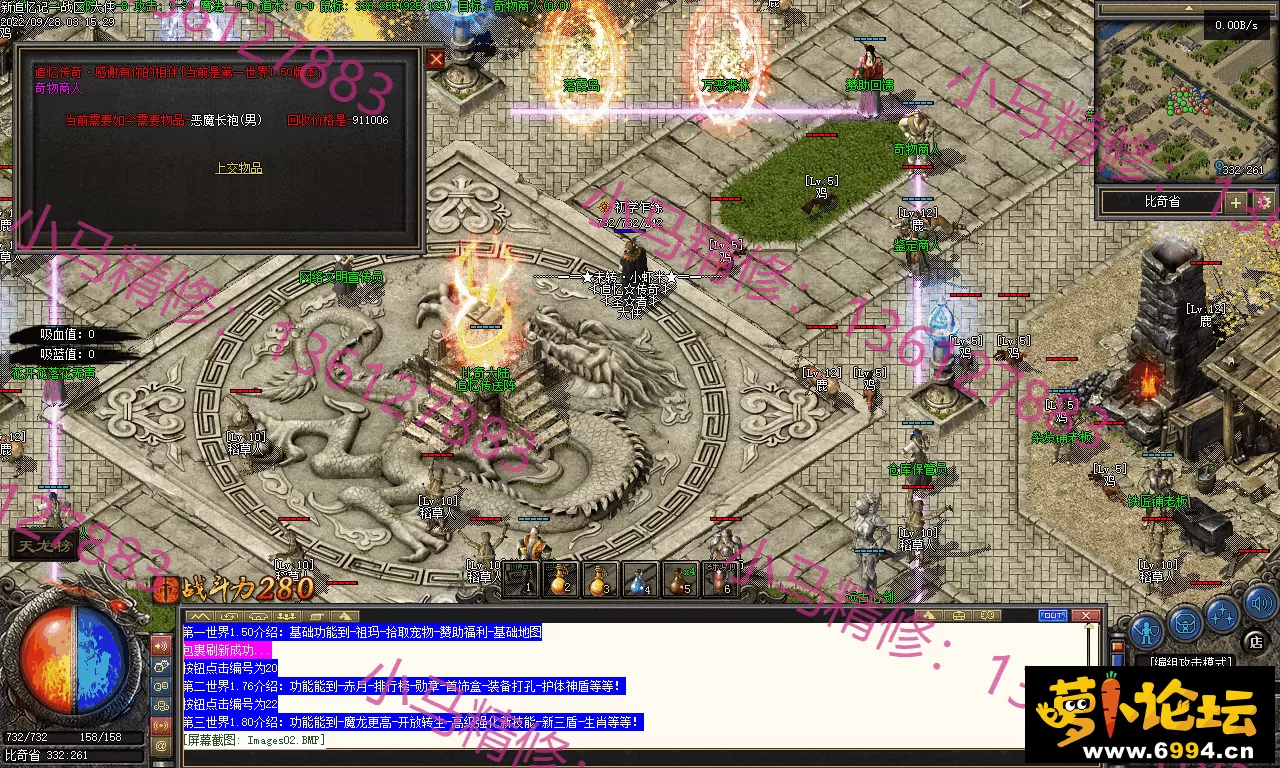Collapse the minimap with the top arrow bar

(1187, 7)
